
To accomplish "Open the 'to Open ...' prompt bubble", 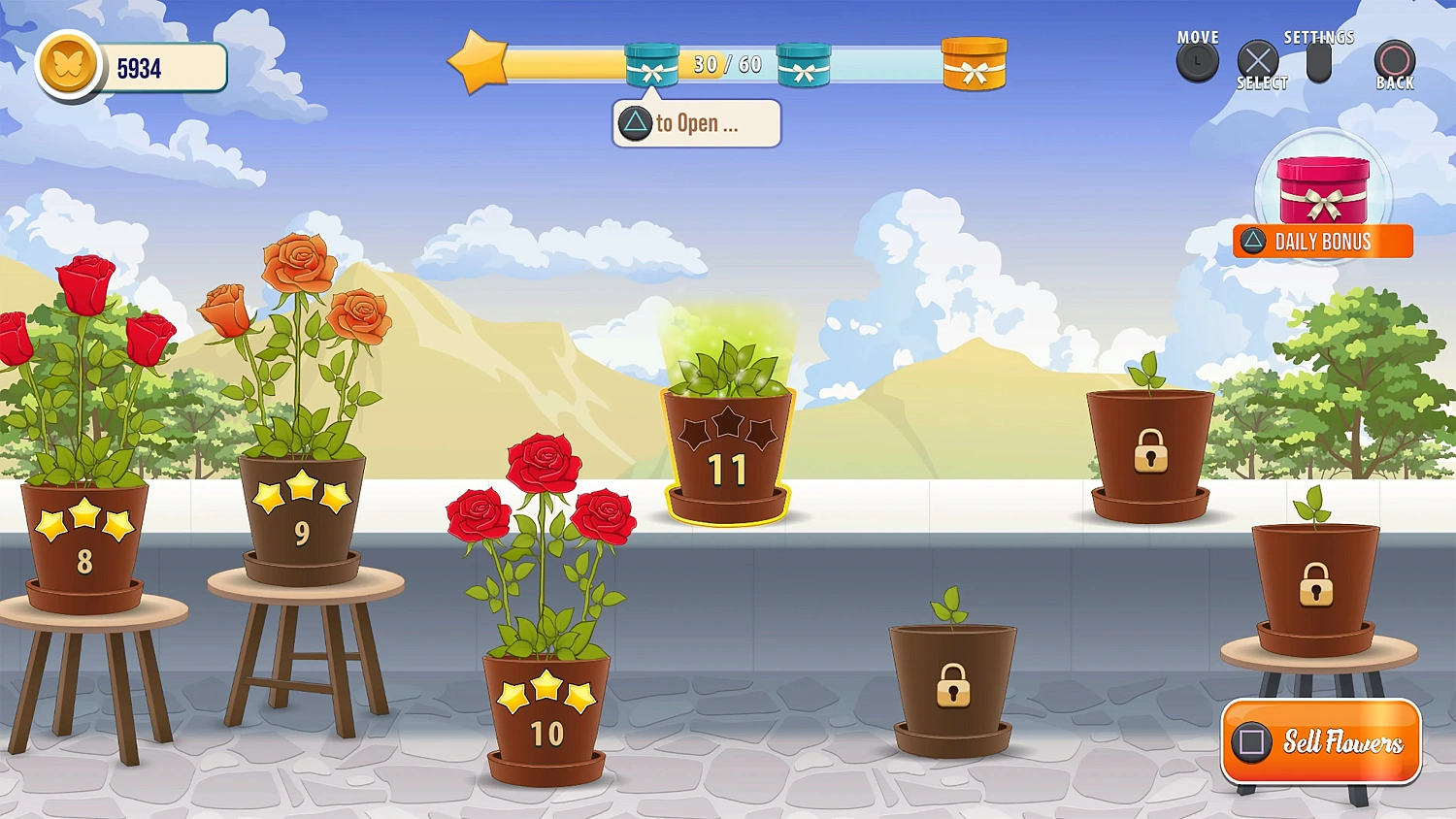I will (x=695, y=122).
